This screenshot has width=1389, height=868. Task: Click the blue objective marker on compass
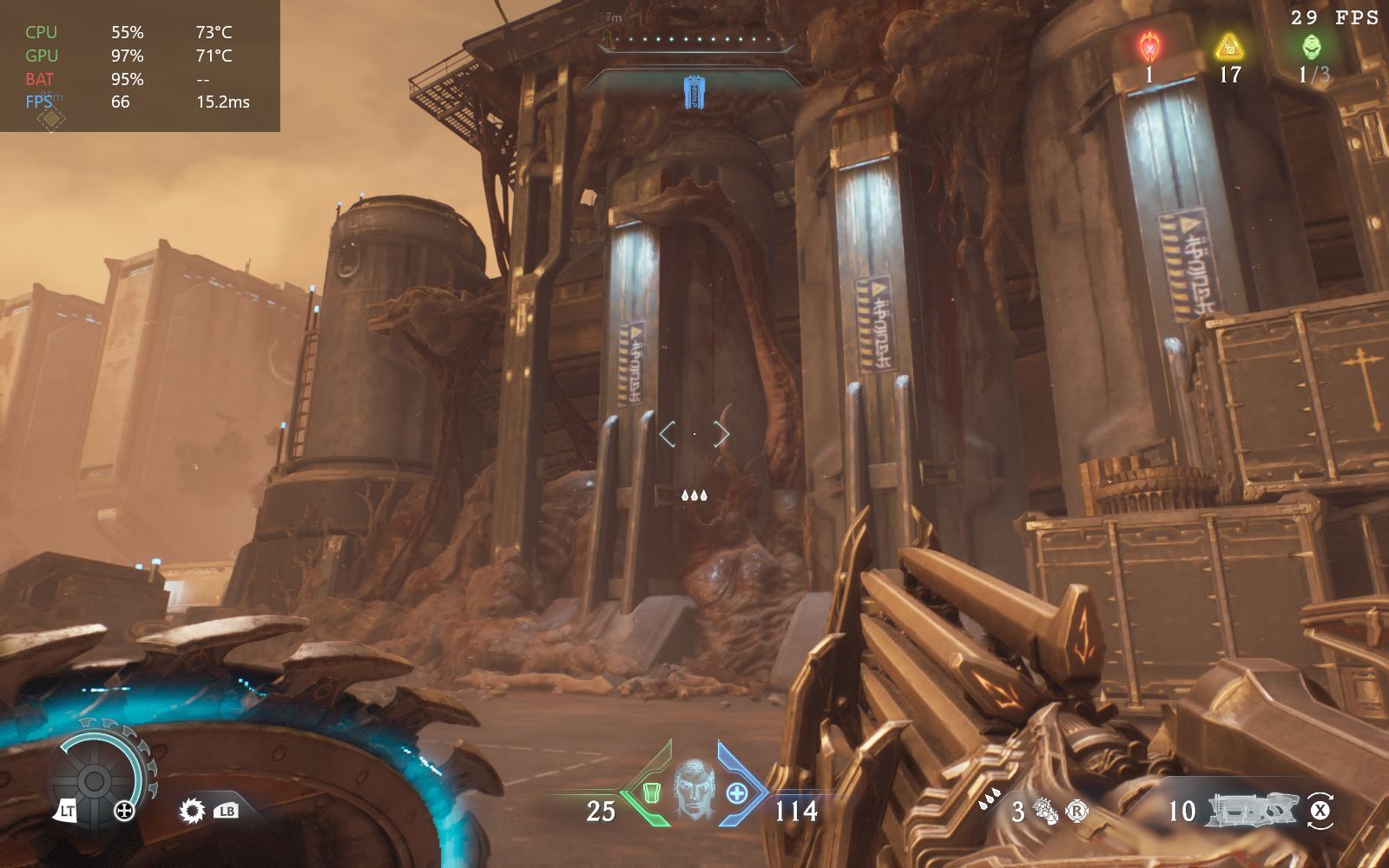[x=693, y=91]
